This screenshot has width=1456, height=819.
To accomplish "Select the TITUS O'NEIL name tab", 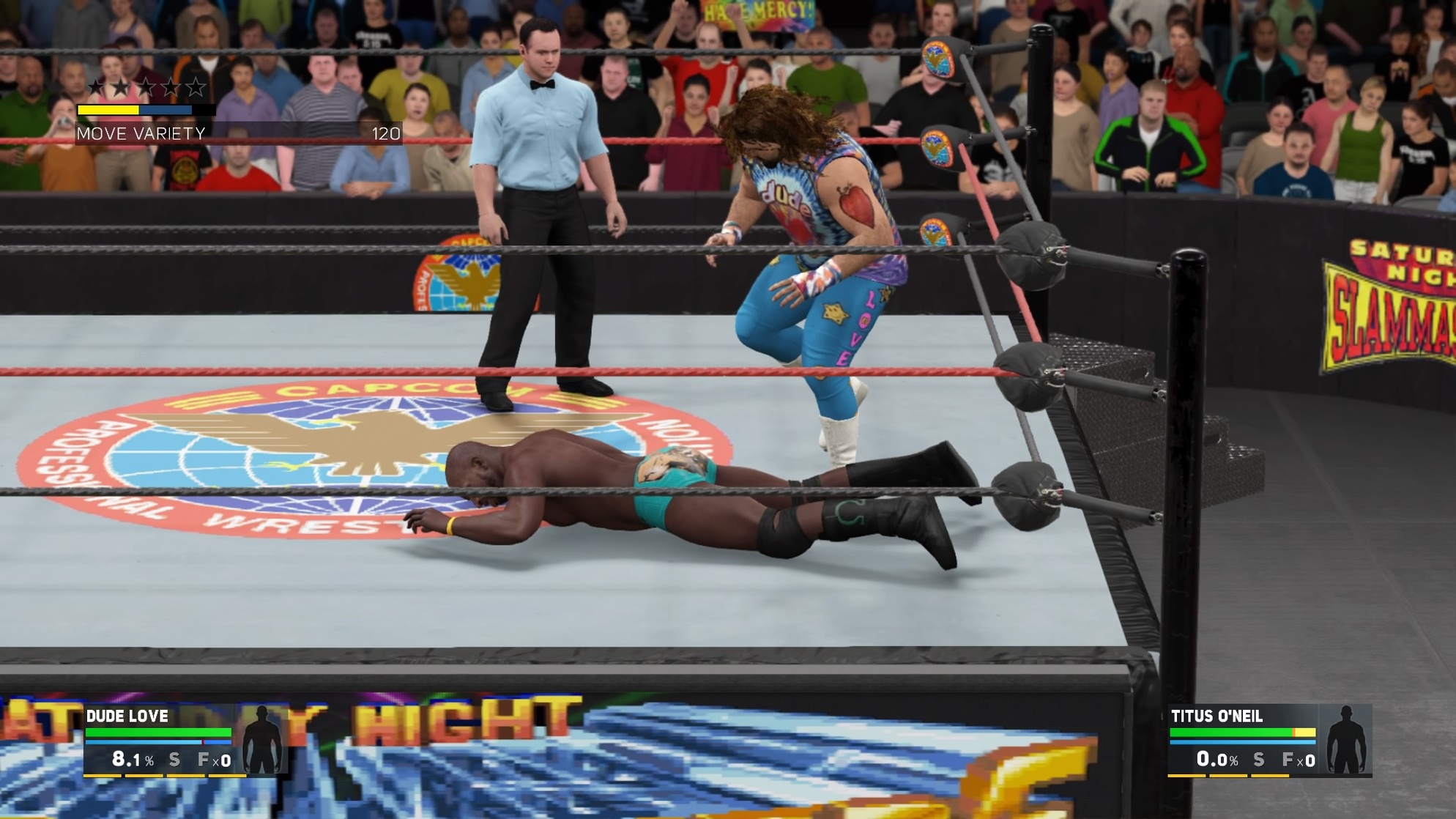I will tap(1217, 716).
